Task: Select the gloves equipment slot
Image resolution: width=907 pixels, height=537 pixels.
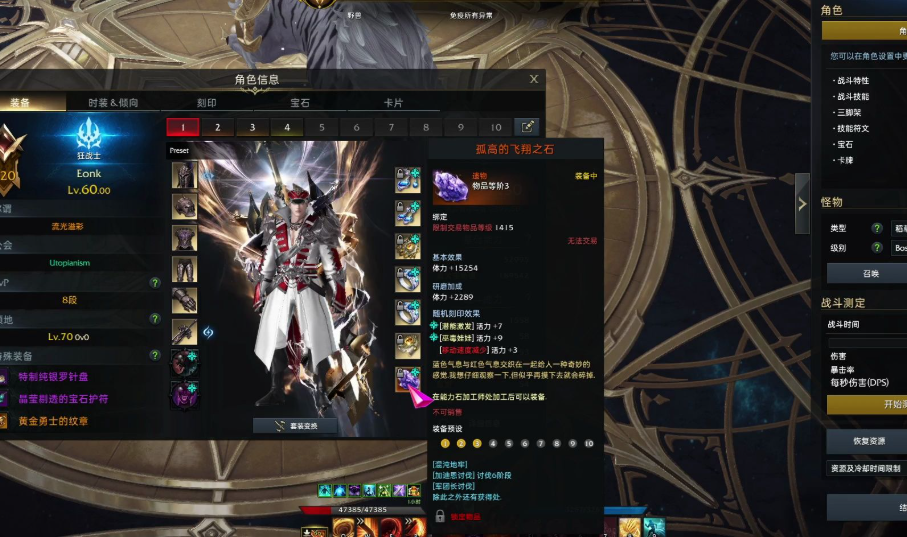Action: [x=184, y=300]
